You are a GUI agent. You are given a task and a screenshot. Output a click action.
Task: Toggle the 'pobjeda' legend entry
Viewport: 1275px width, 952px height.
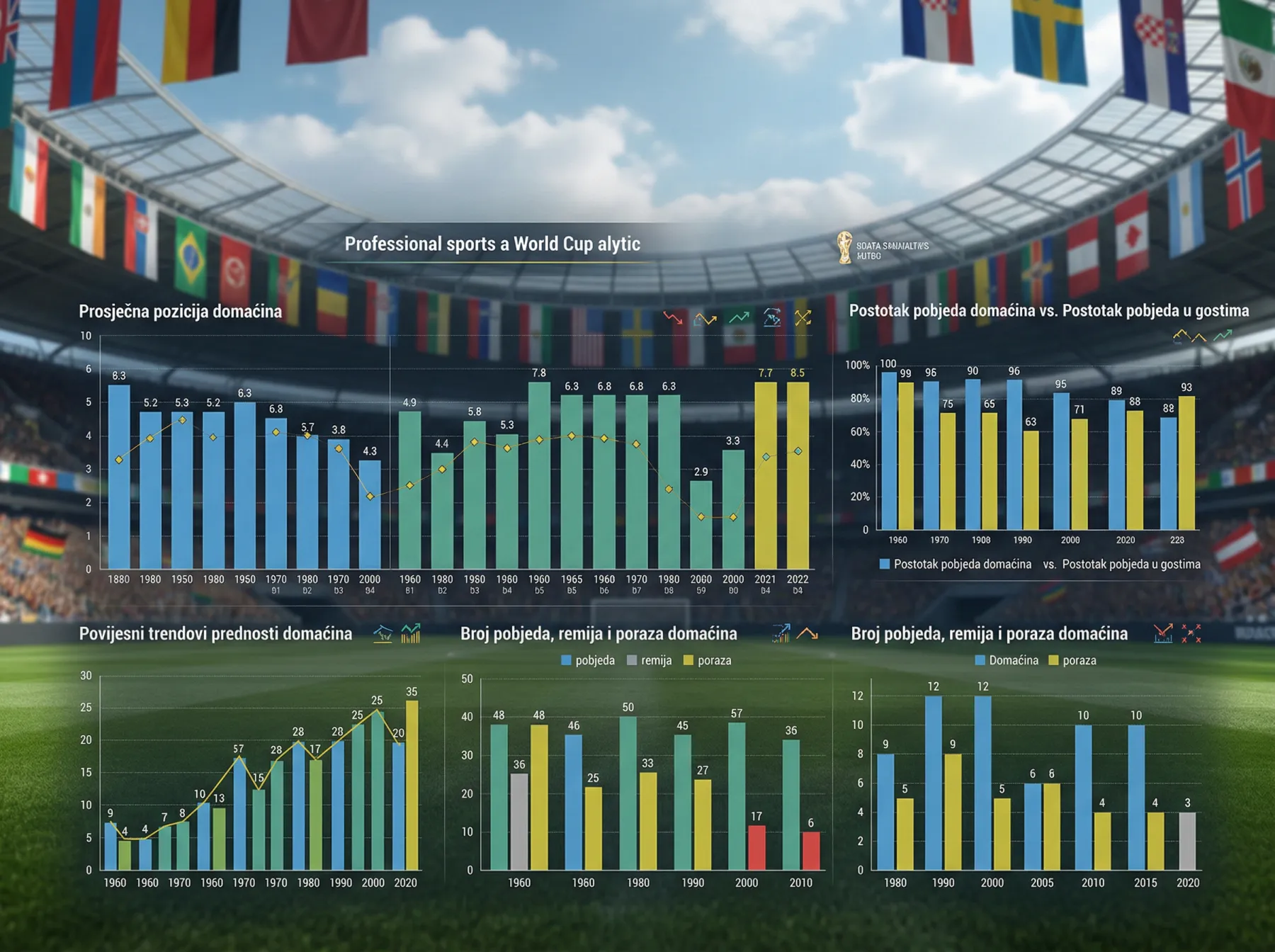pyautogui.click(x=587, y=660)
